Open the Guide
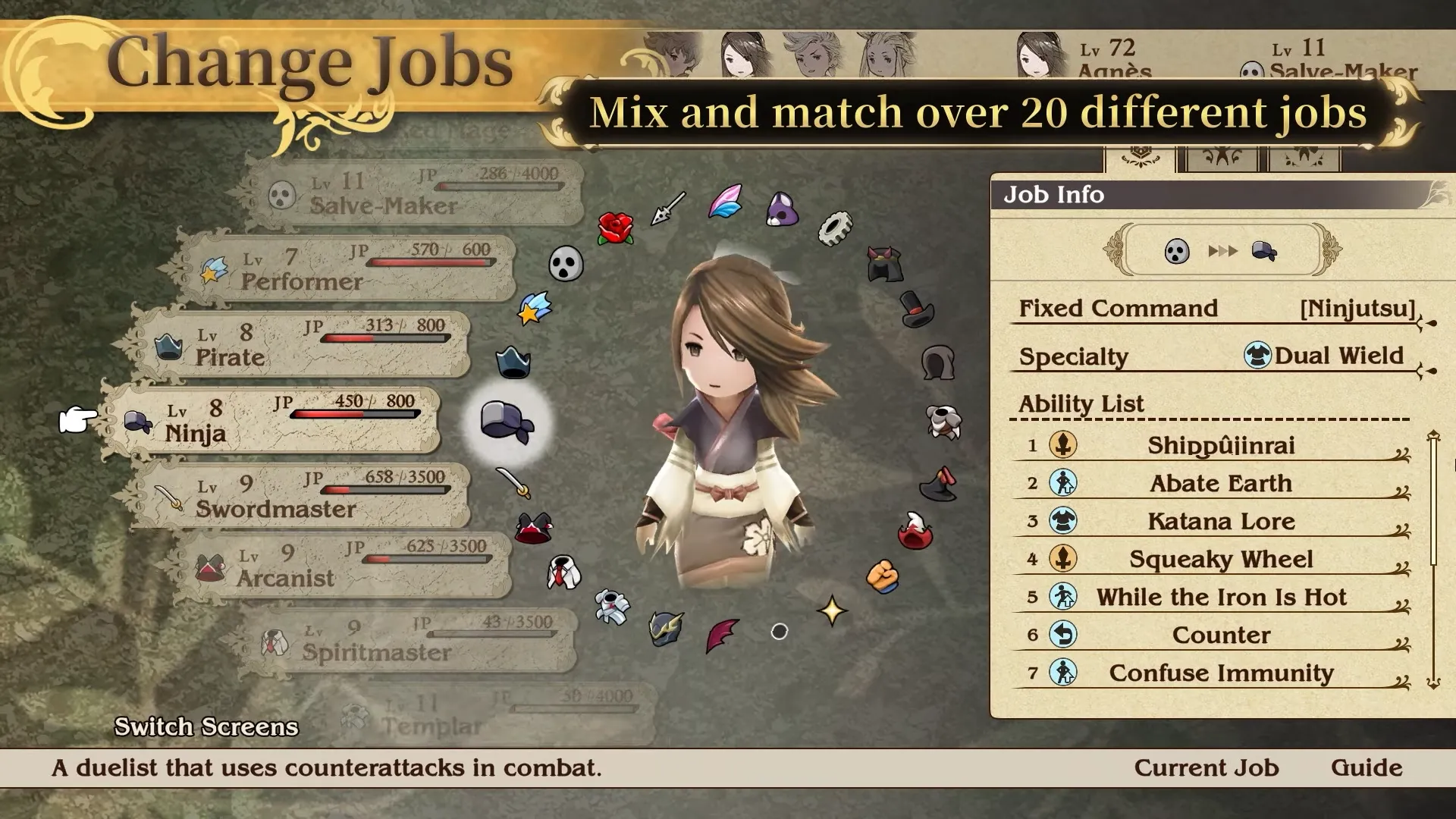This screenshot has height=819, width=1456. pyautogui.click(x=1366, y=767)
